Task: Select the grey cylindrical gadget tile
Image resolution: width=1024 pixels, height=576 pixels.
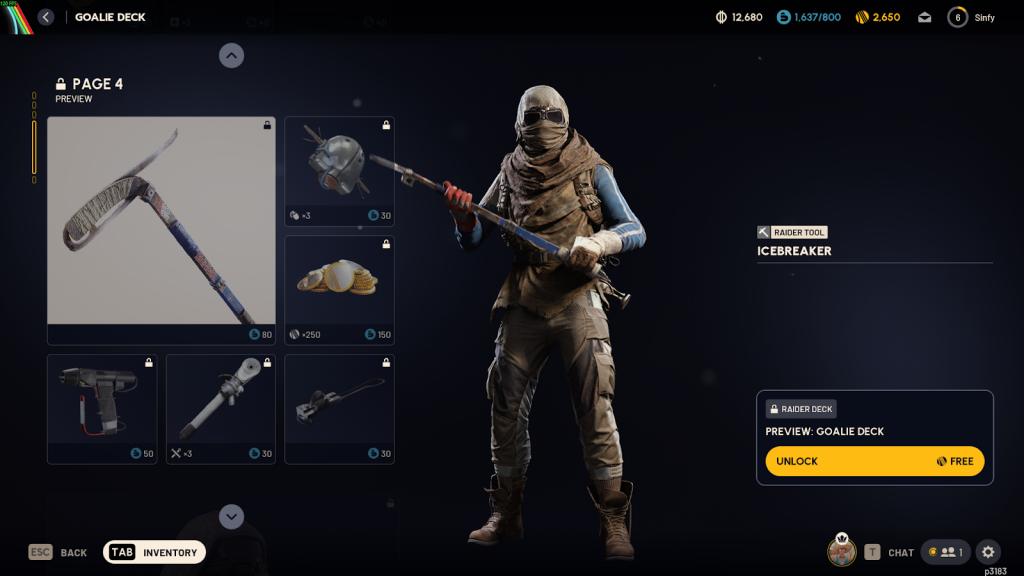Action: point(220,409)
